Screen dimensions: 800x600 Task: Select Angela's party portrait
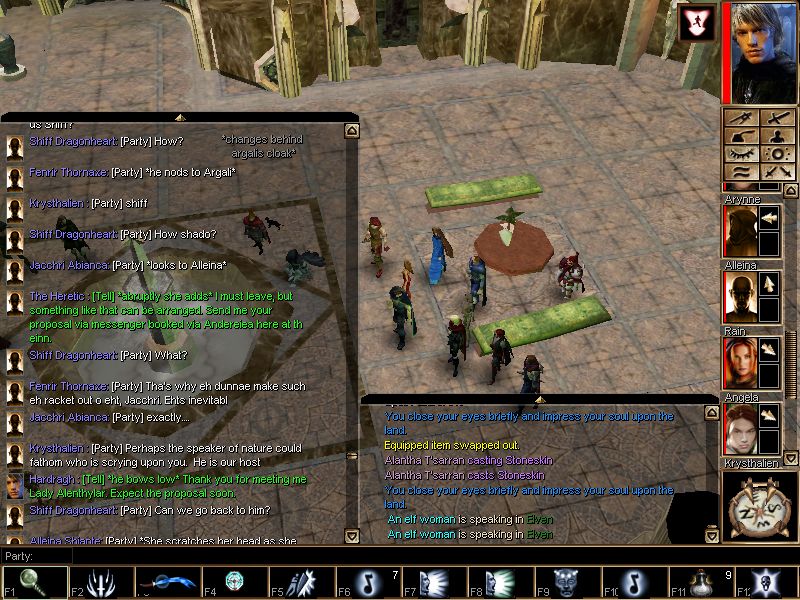click(x=739, y=428)
